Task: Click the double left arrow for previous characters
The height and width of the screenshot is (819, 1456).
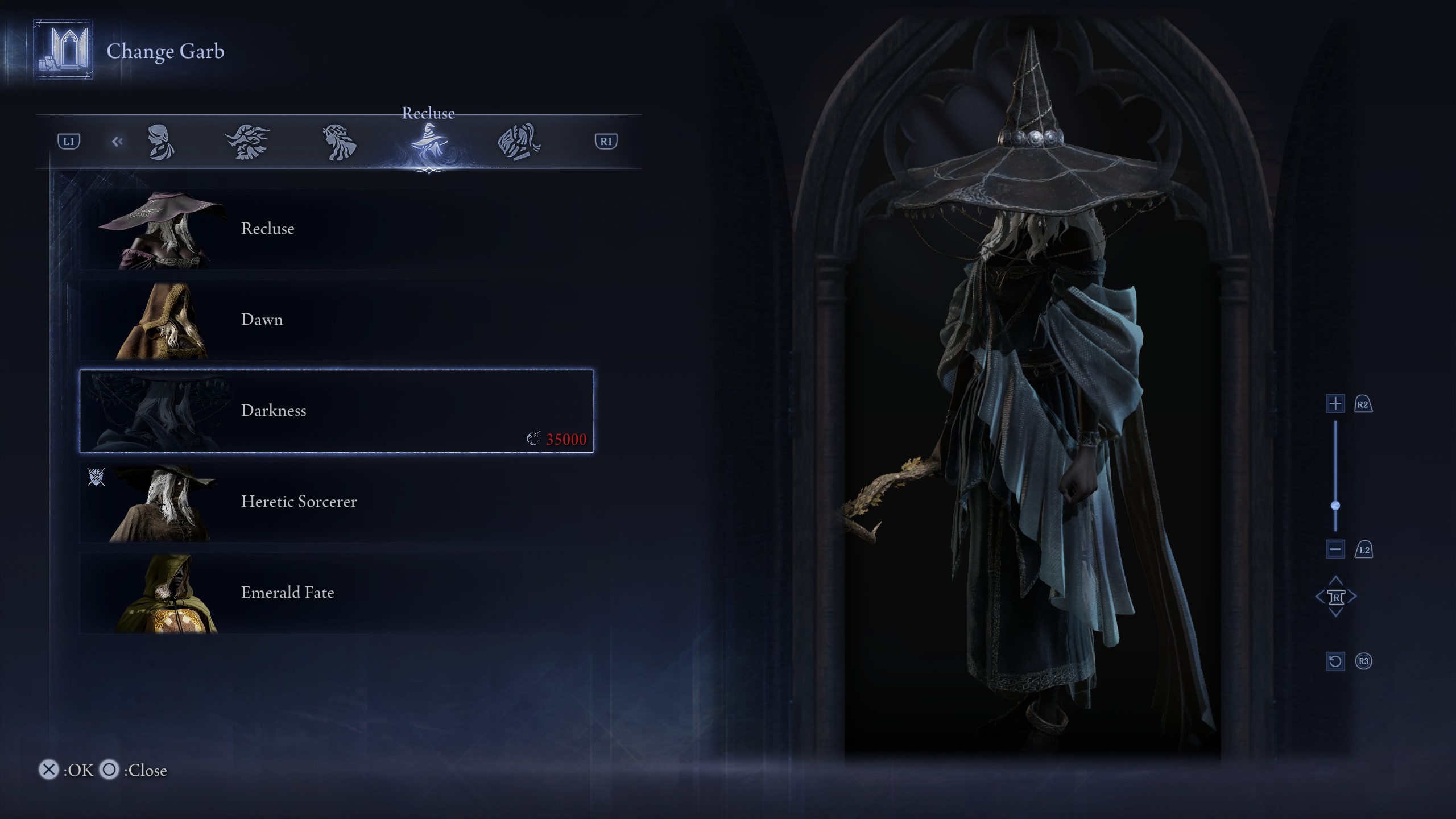Action: pos(117,142)
